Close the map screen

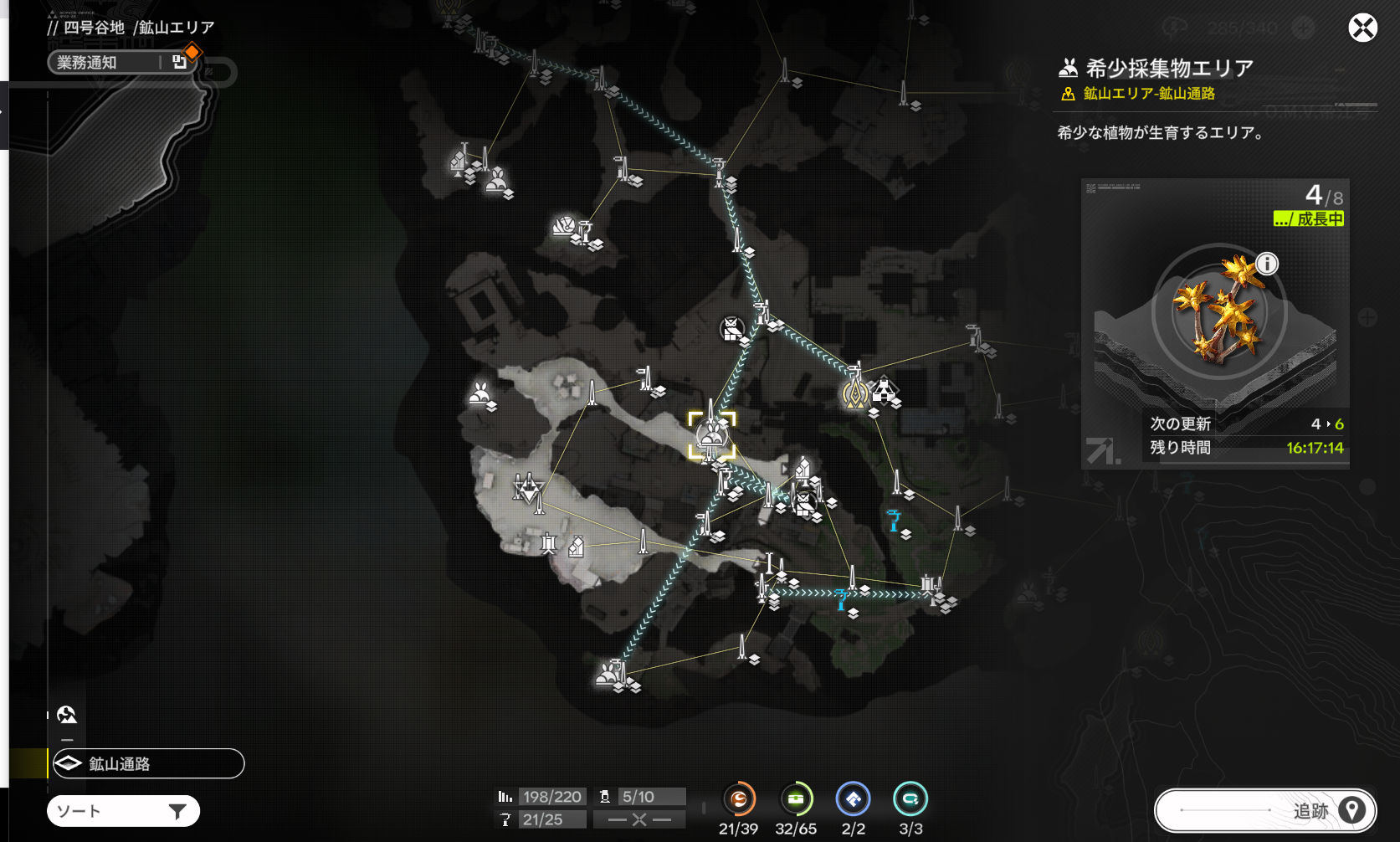(1362, 28)
